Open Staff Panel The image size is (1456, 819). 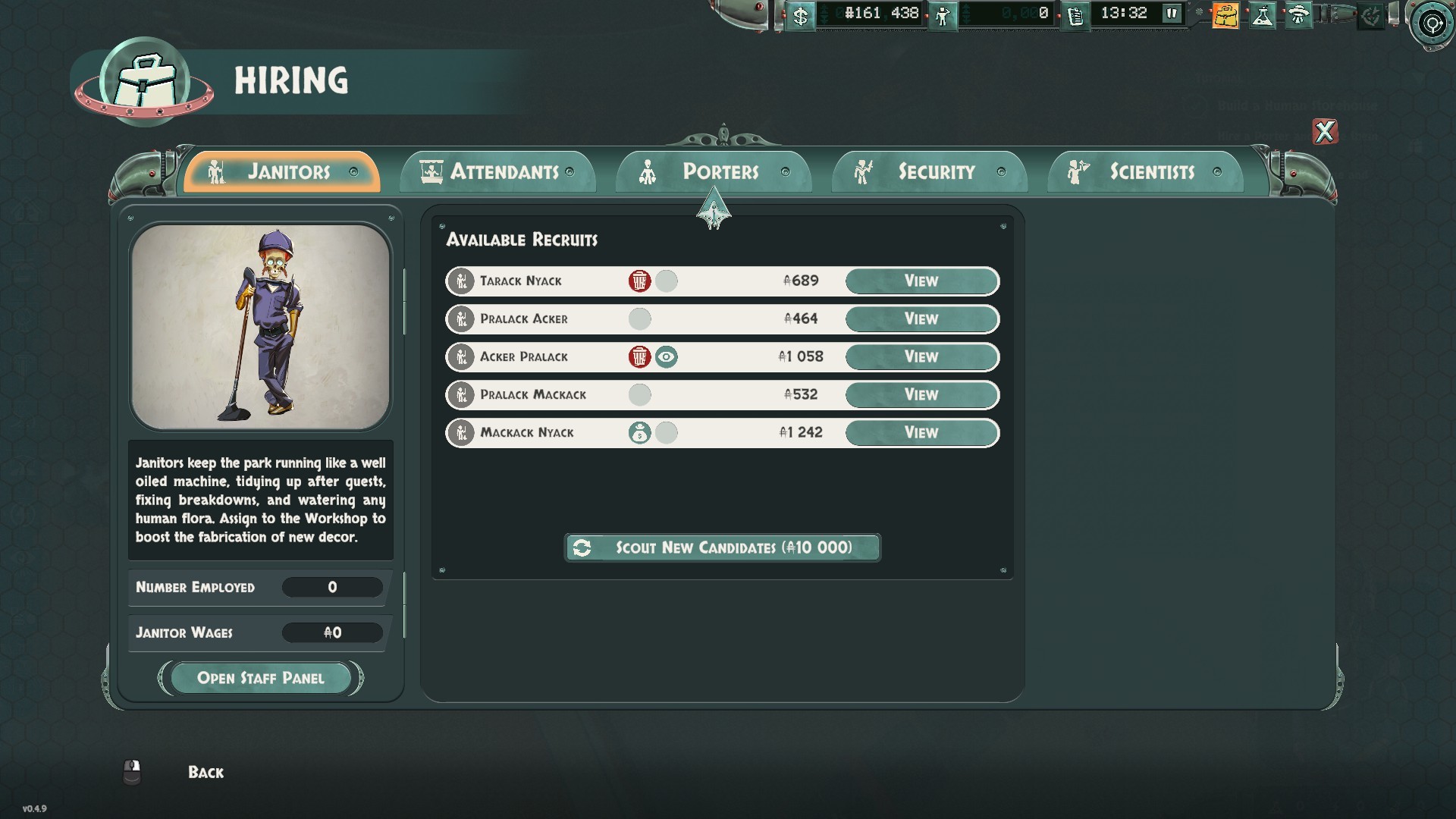[x=260, y=678]
